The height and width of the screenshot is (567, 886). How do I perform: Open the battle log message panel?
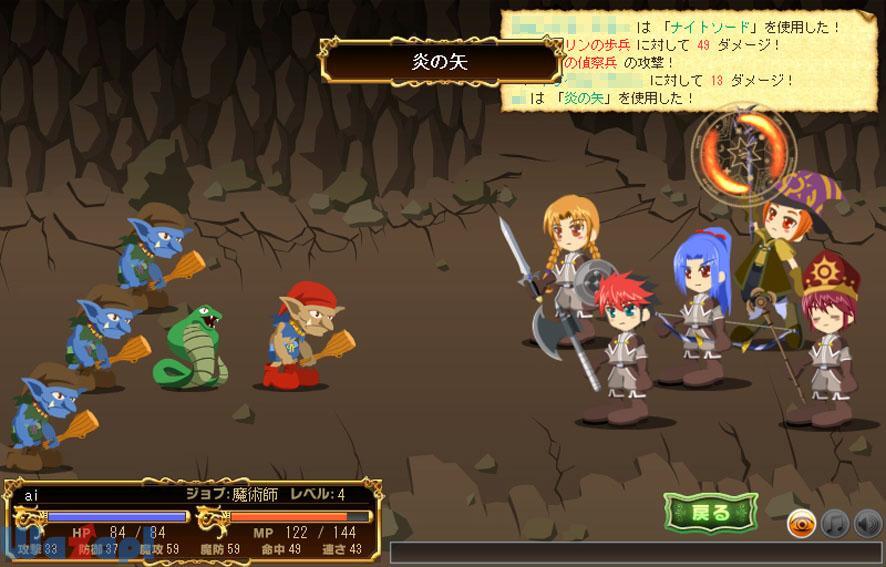(690, 60)
